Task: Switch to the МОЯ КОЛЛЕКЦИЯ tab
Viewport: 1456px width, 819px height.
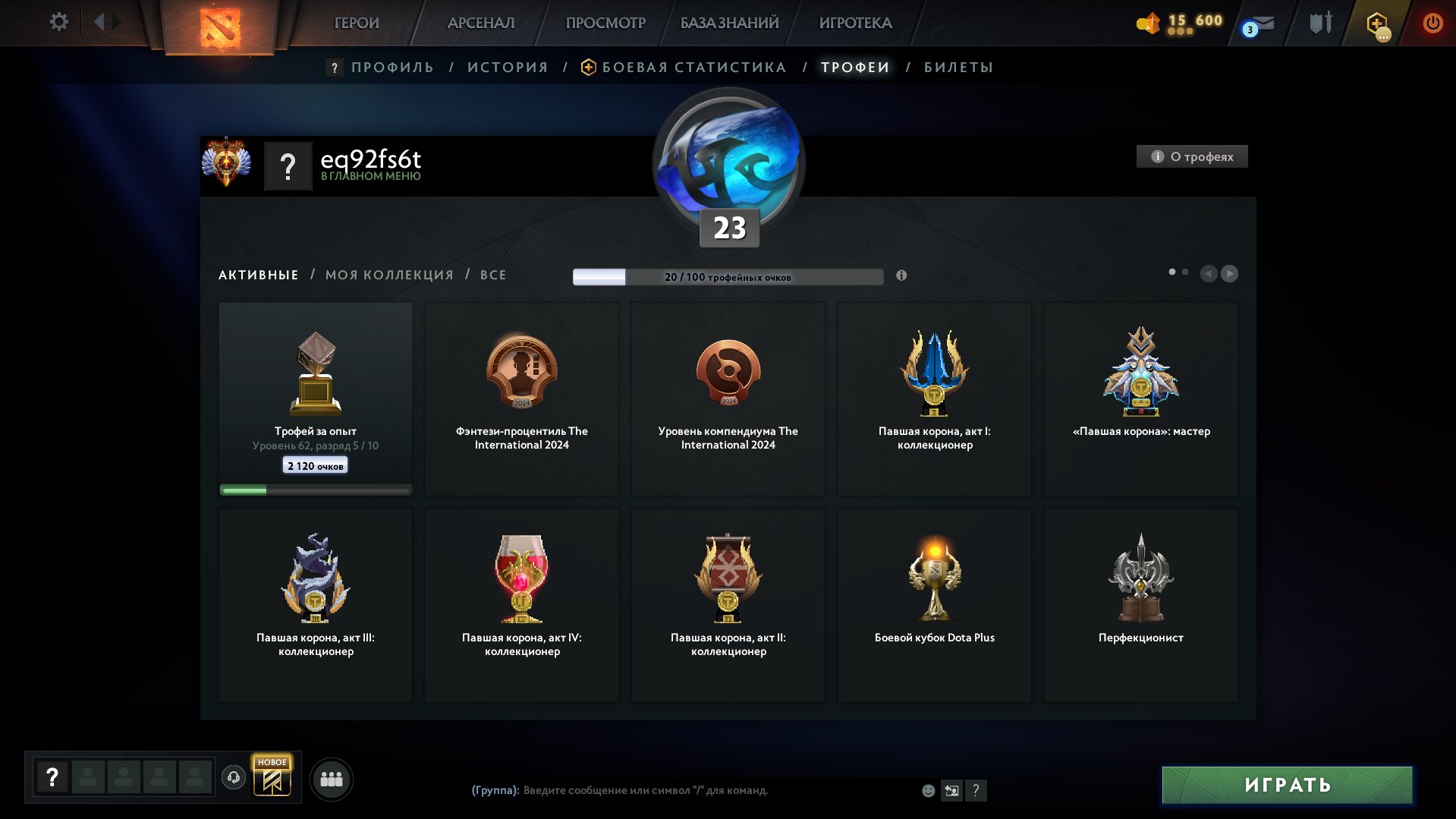Action: coord(388,274)
